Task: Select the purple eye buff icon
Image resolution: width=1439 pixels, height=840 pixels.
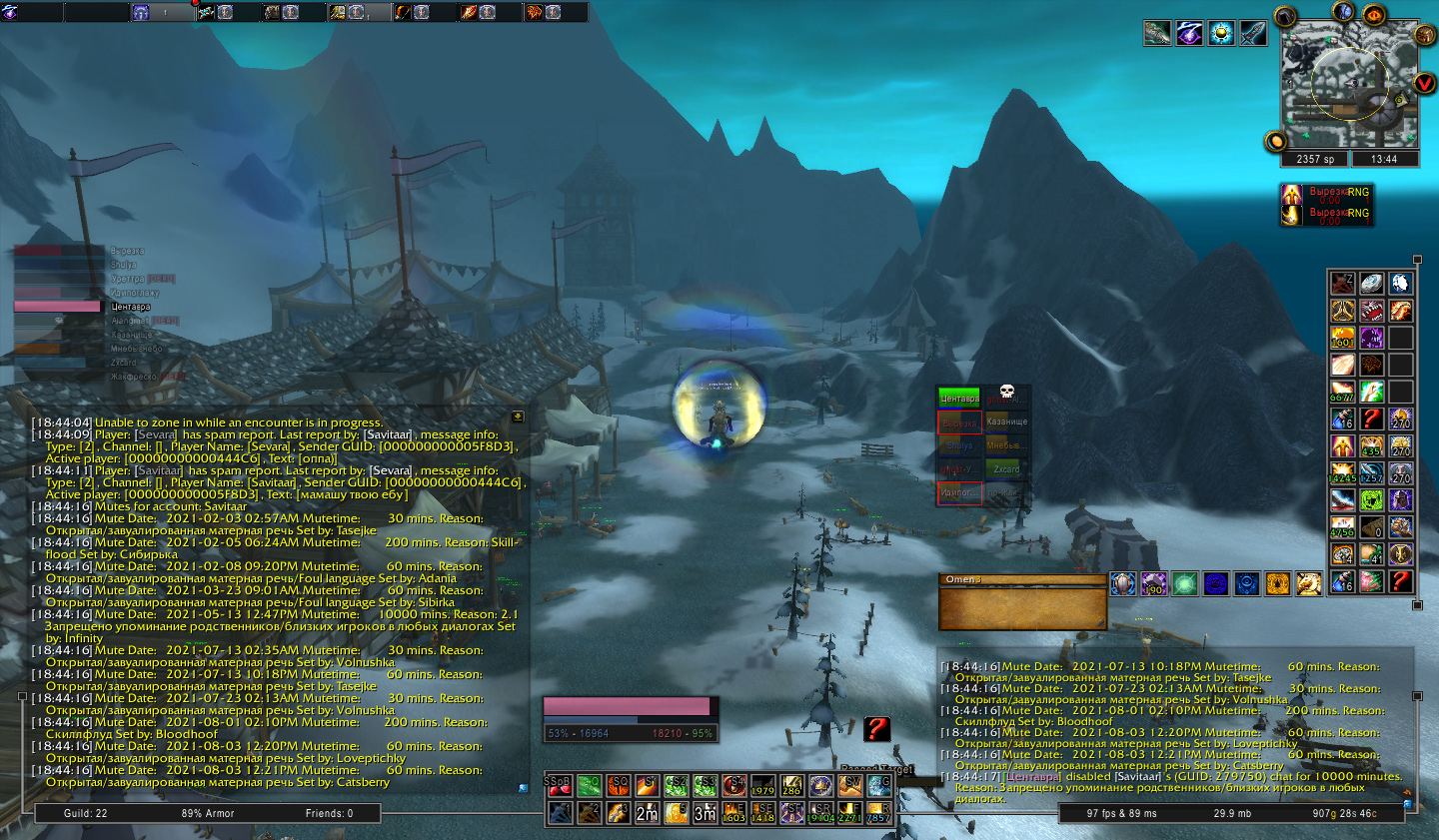Action: [1189, 34]
